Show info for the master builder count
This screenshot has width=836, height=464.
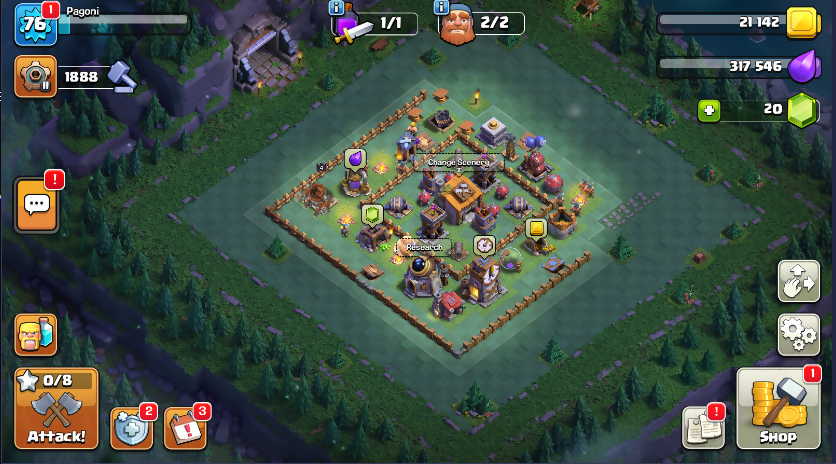click(x=442, y=8)
